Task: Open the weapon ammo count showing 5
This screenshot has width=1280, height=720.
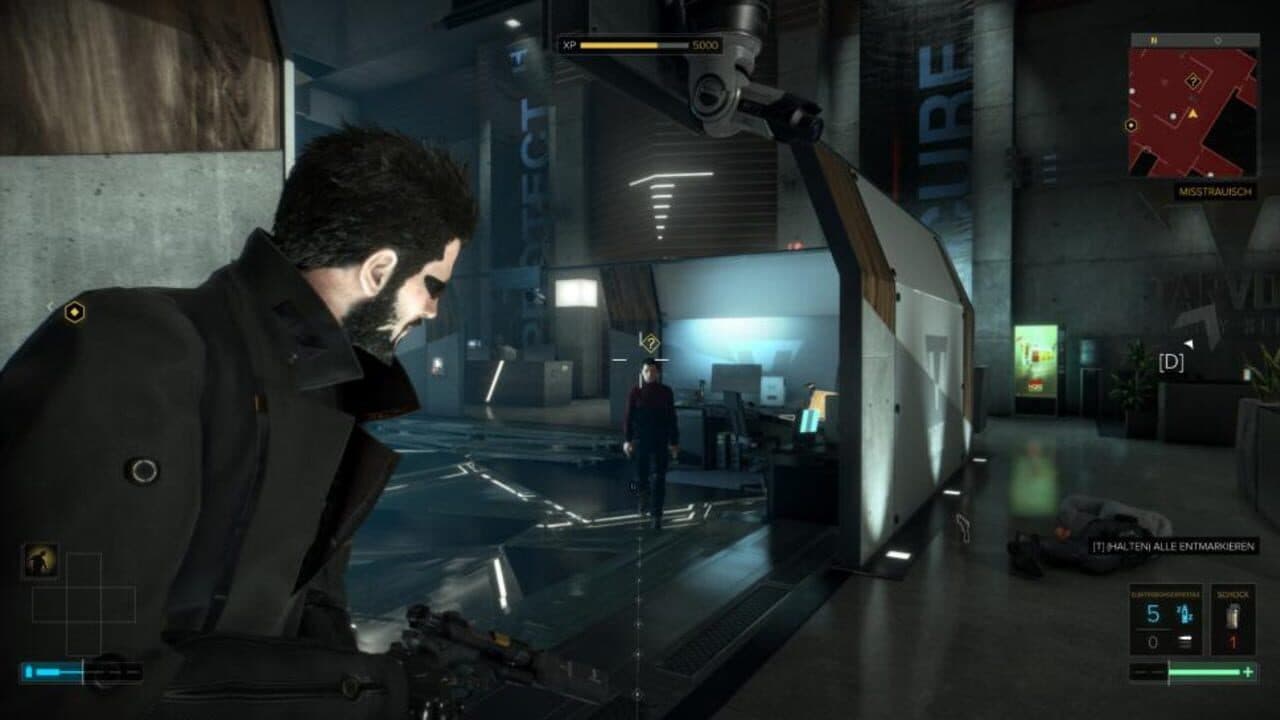Action: tap(1152, 615)
